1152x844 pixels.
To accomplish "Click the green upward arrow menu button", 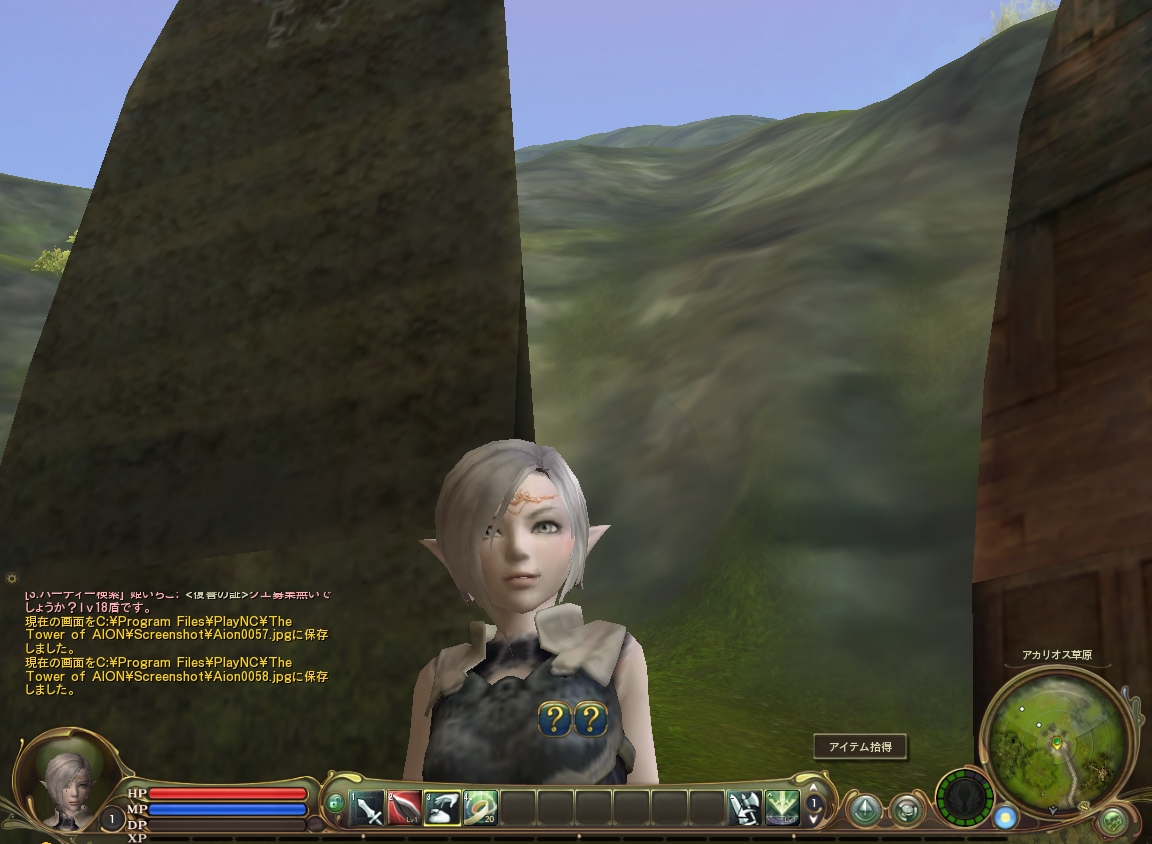I will click(865, 808).
